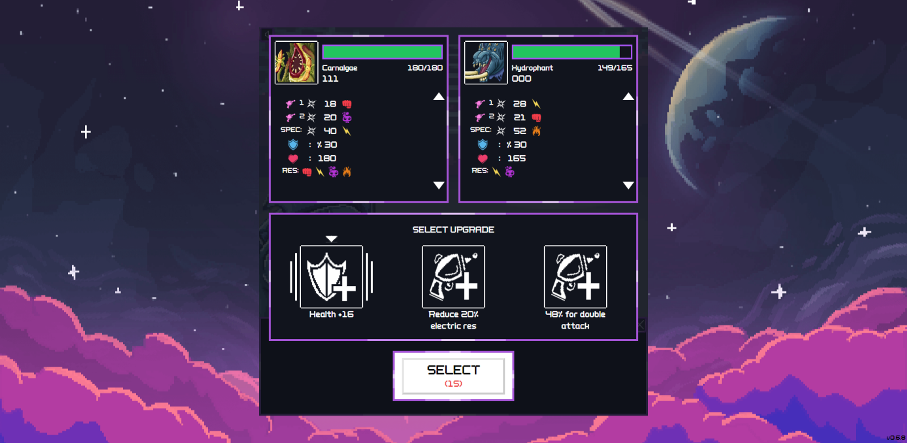Click the down arrow in Carnalgae's panel
Screen dimensions: 908x444
pos(438,185)
